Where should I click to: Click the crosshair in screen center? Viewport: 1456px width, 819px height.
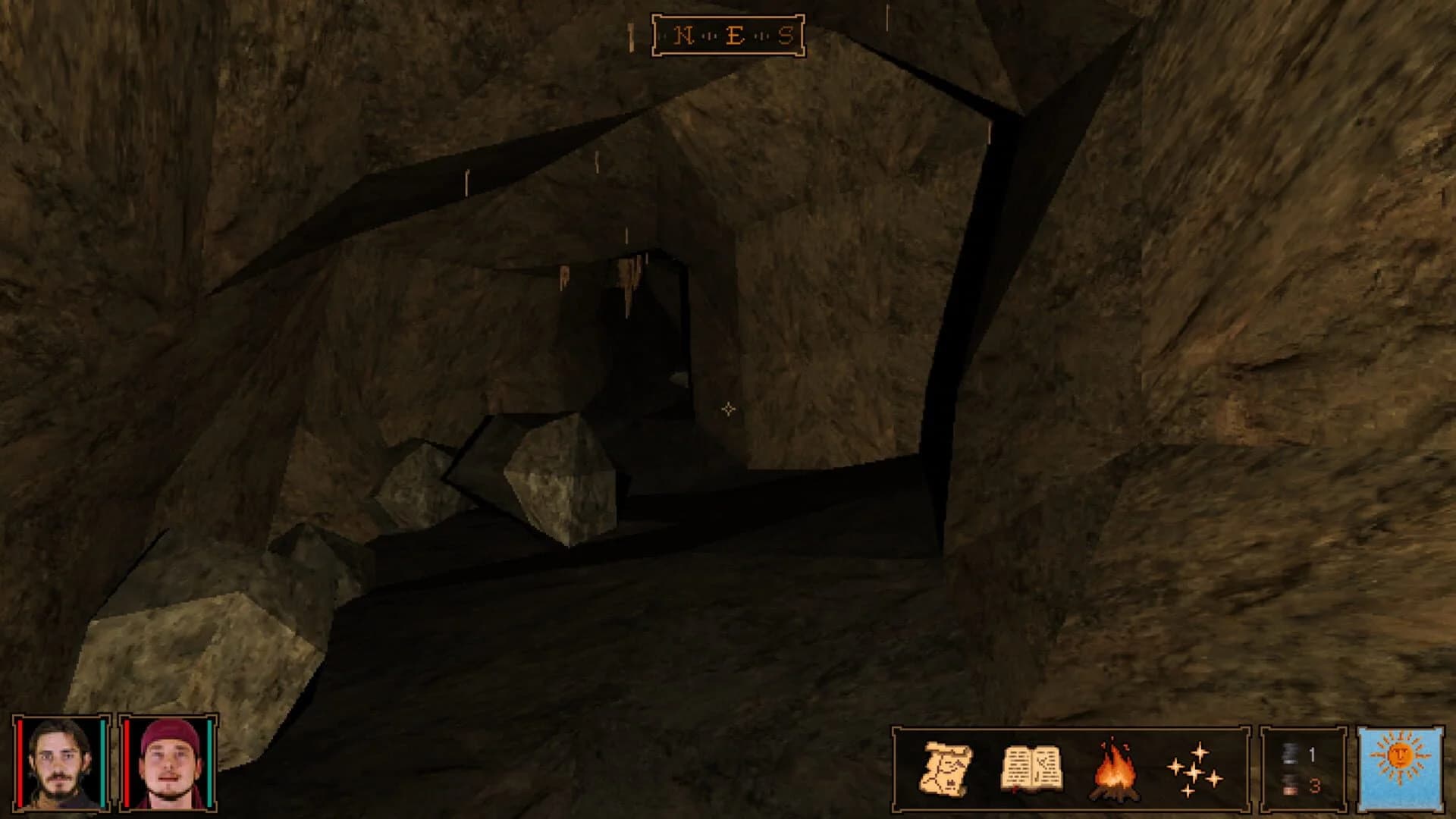(x=728, y=409)
